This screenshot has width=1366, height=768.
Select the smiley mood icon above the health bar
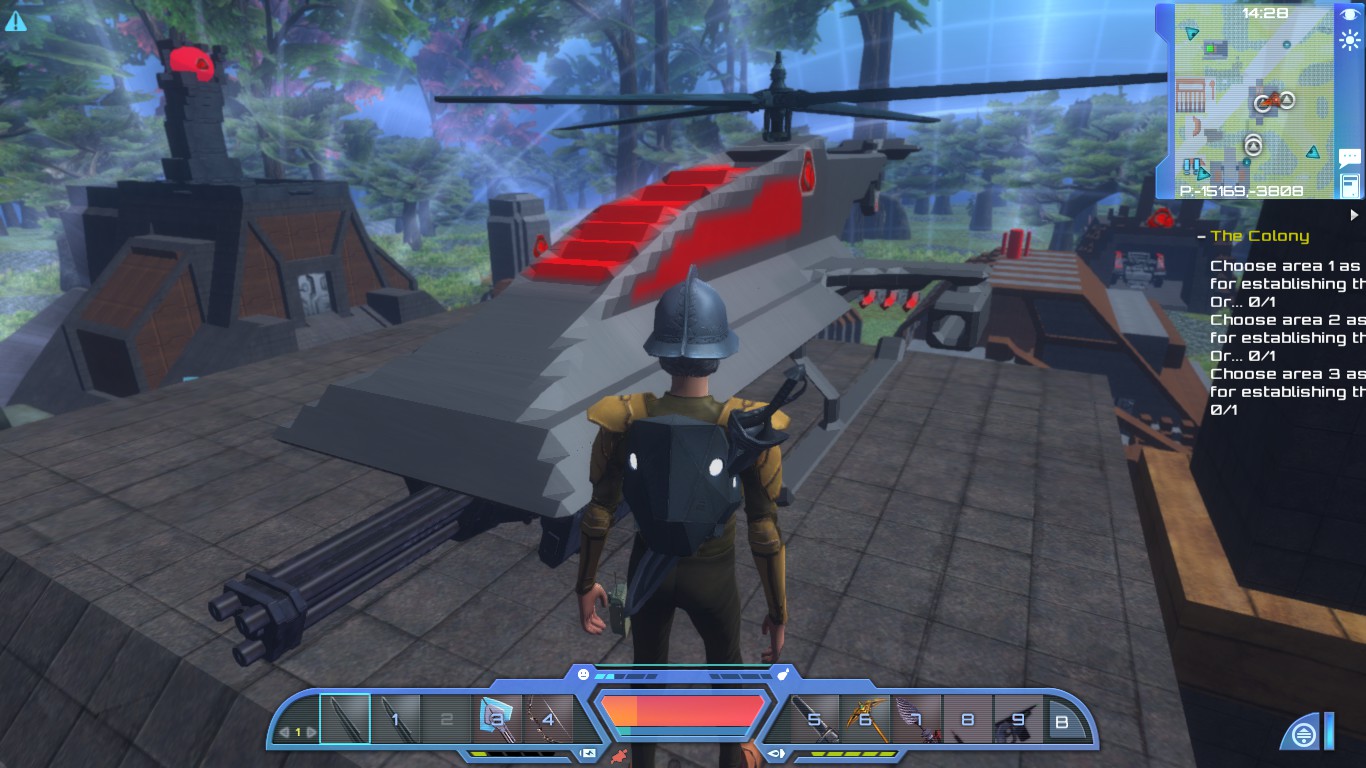pyautogui.click(x=583, y=673)
